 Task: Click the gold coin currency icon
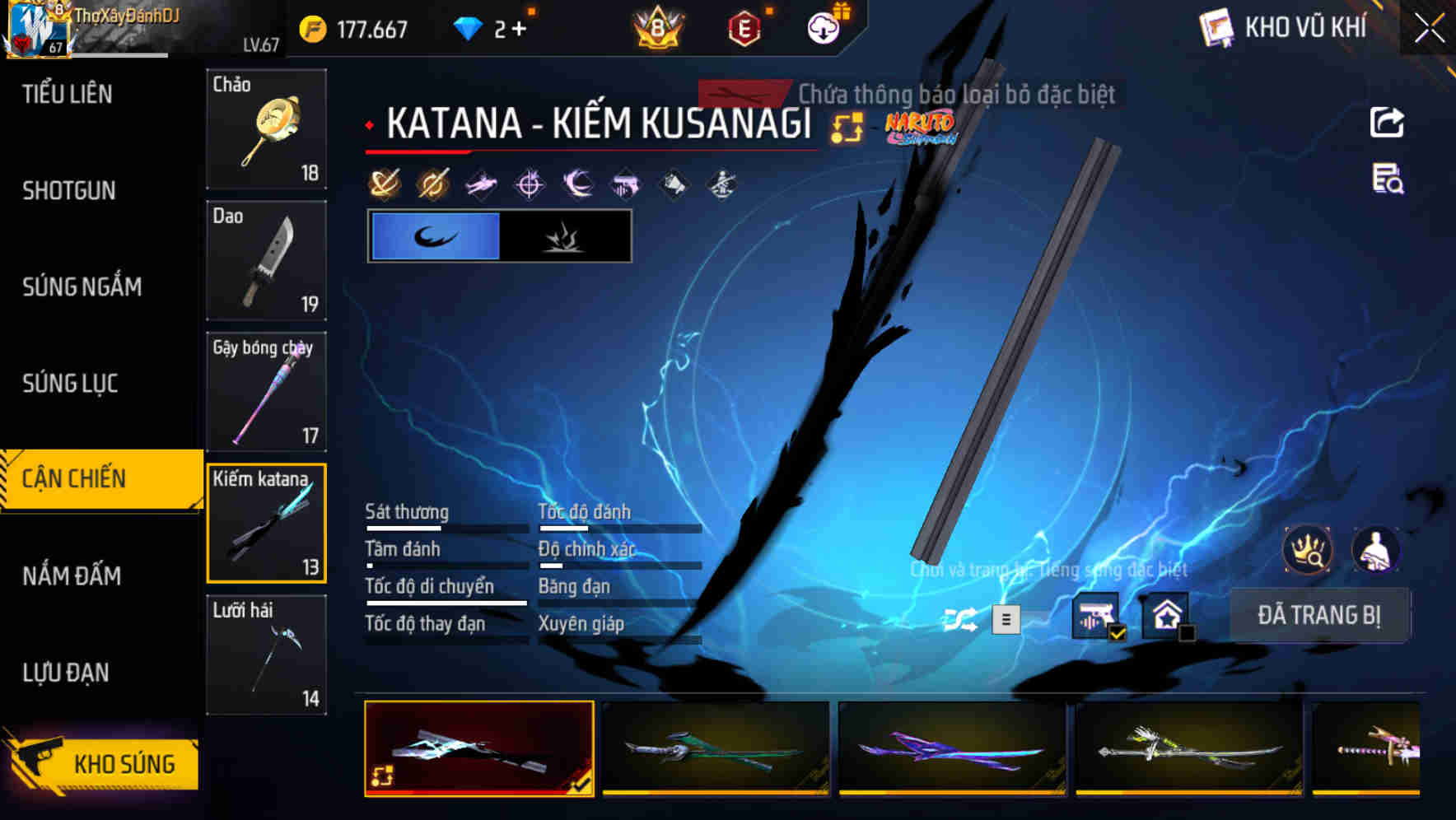click(x=310, y=28)
